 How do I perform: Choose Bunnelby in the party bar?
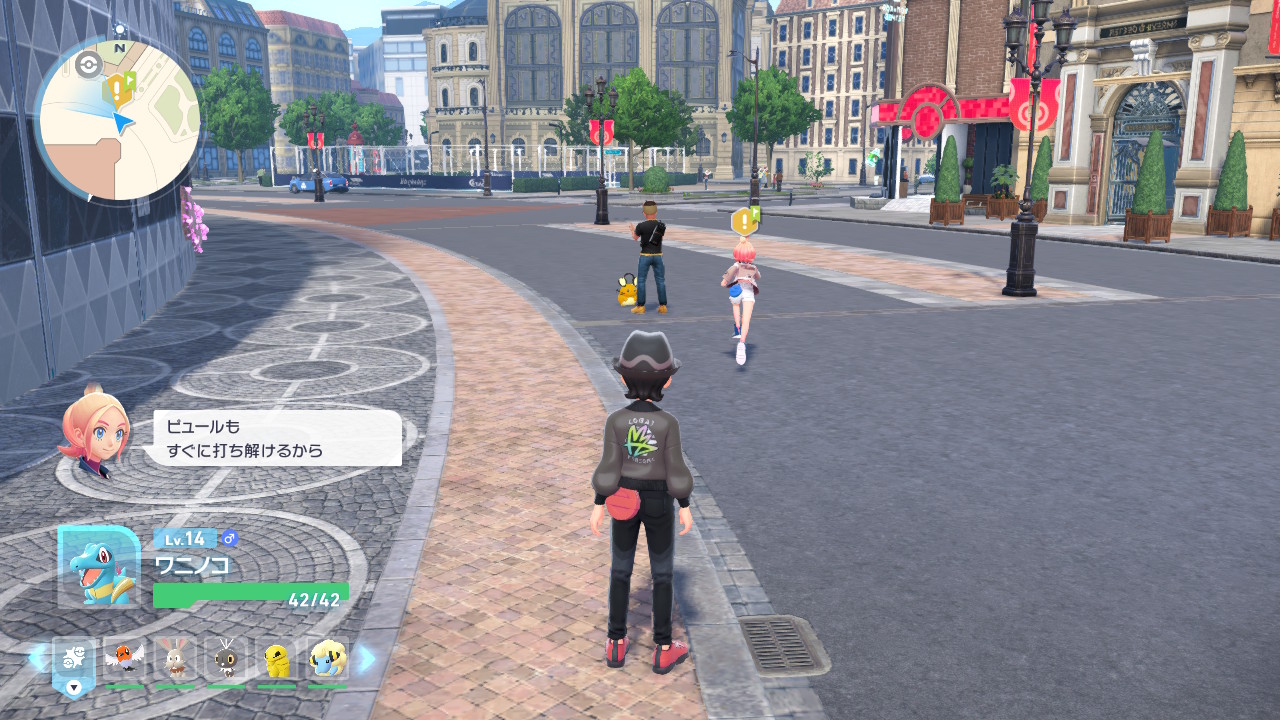click(x=175, y=660)
